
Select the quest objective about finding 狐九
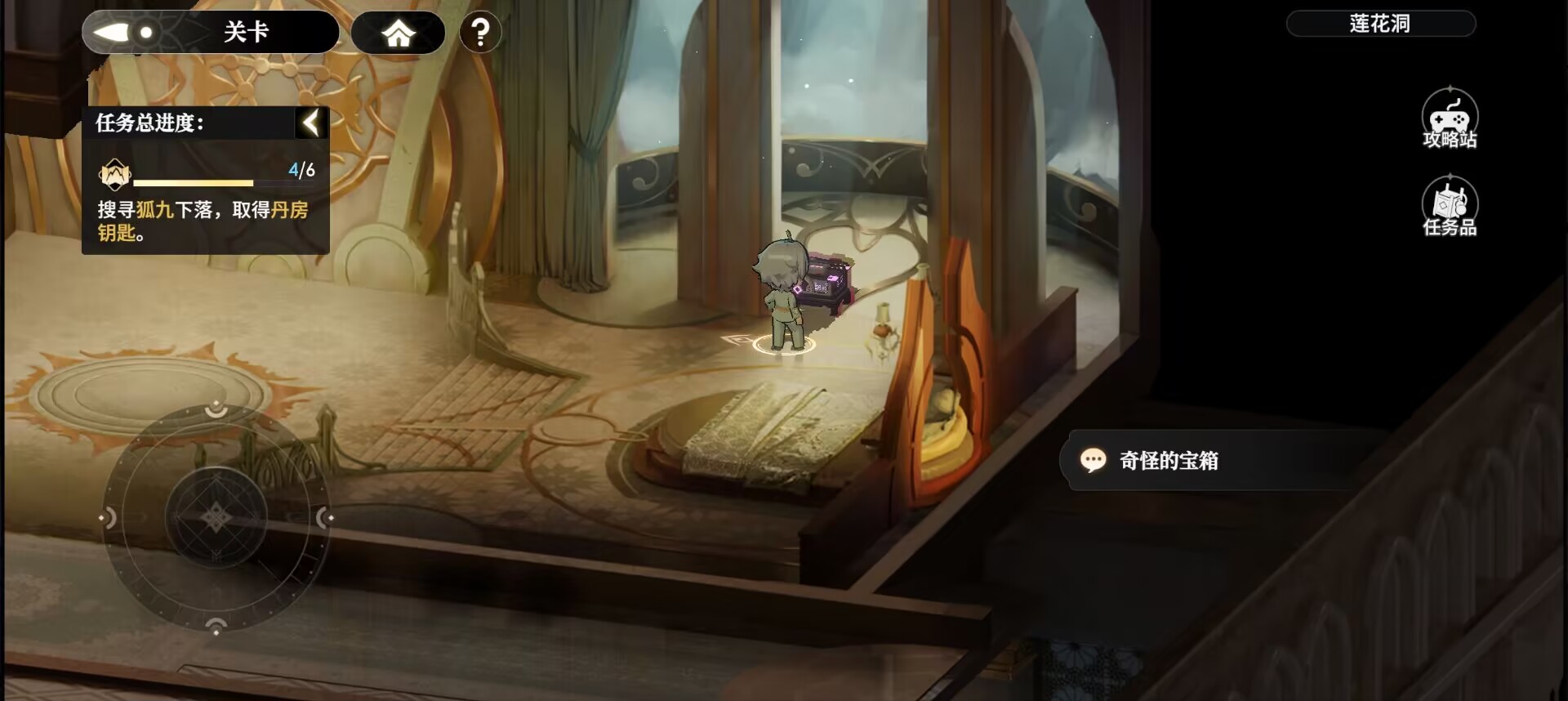pos(204,221)
